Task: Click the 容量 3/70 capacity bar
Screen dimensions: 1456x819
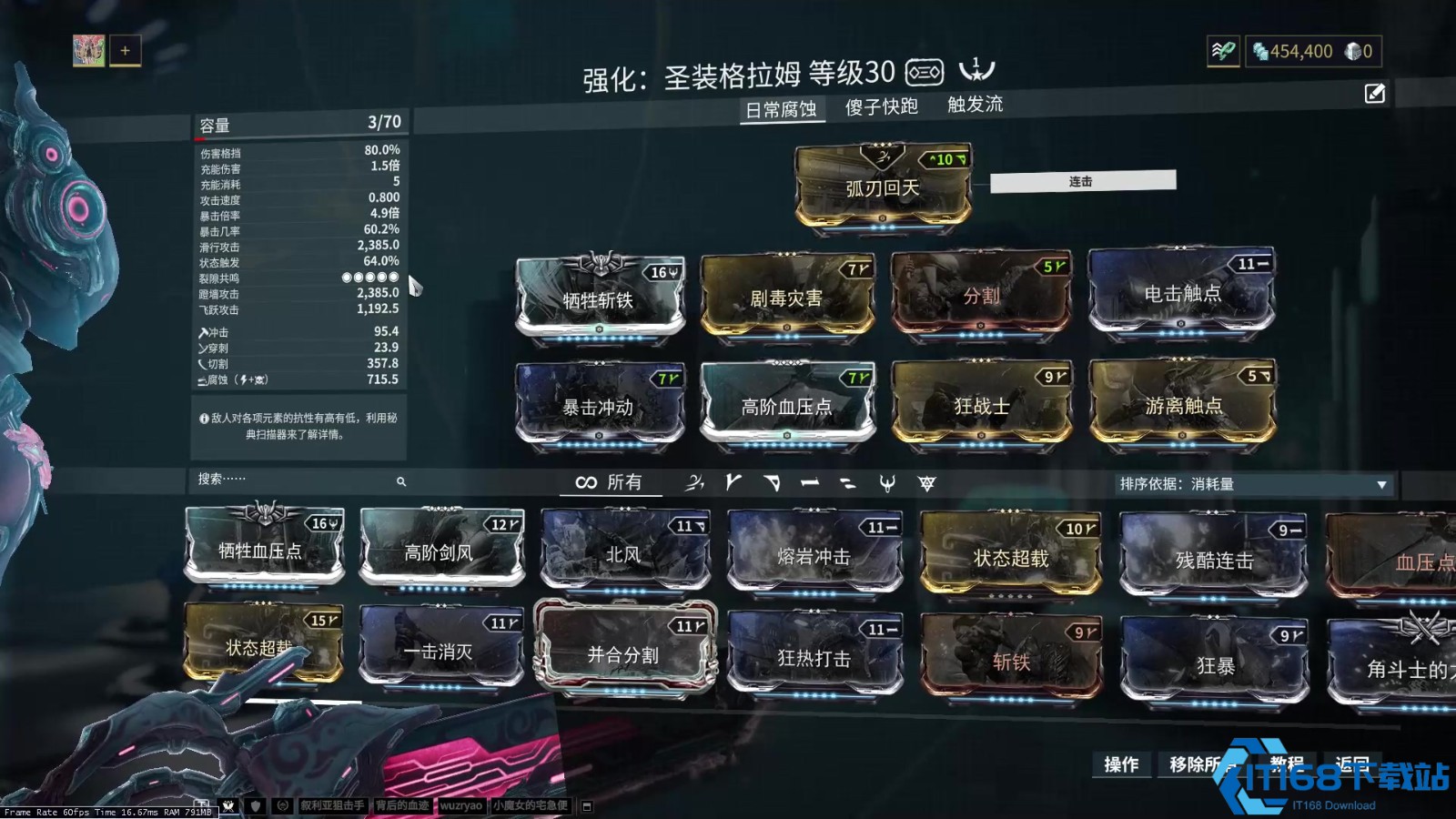Action: (300, 121)
